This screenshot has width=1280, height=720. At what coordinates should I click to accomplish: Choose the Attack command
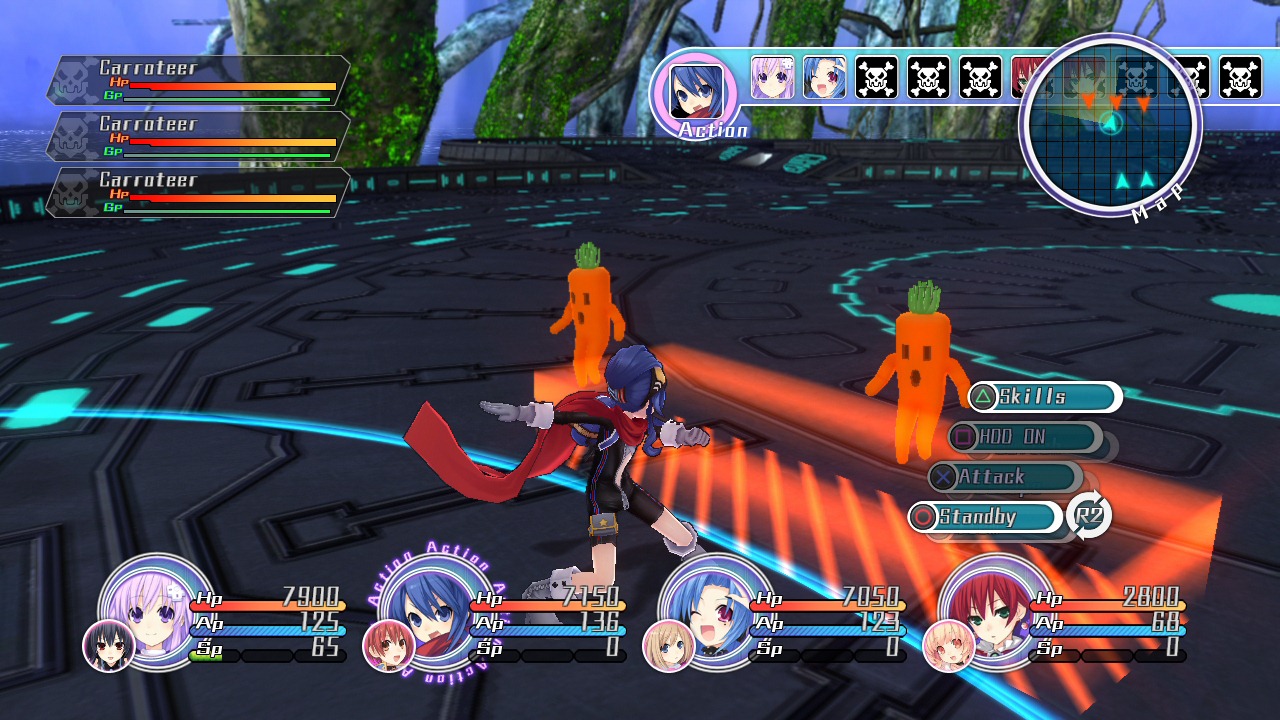[1003, 477]
